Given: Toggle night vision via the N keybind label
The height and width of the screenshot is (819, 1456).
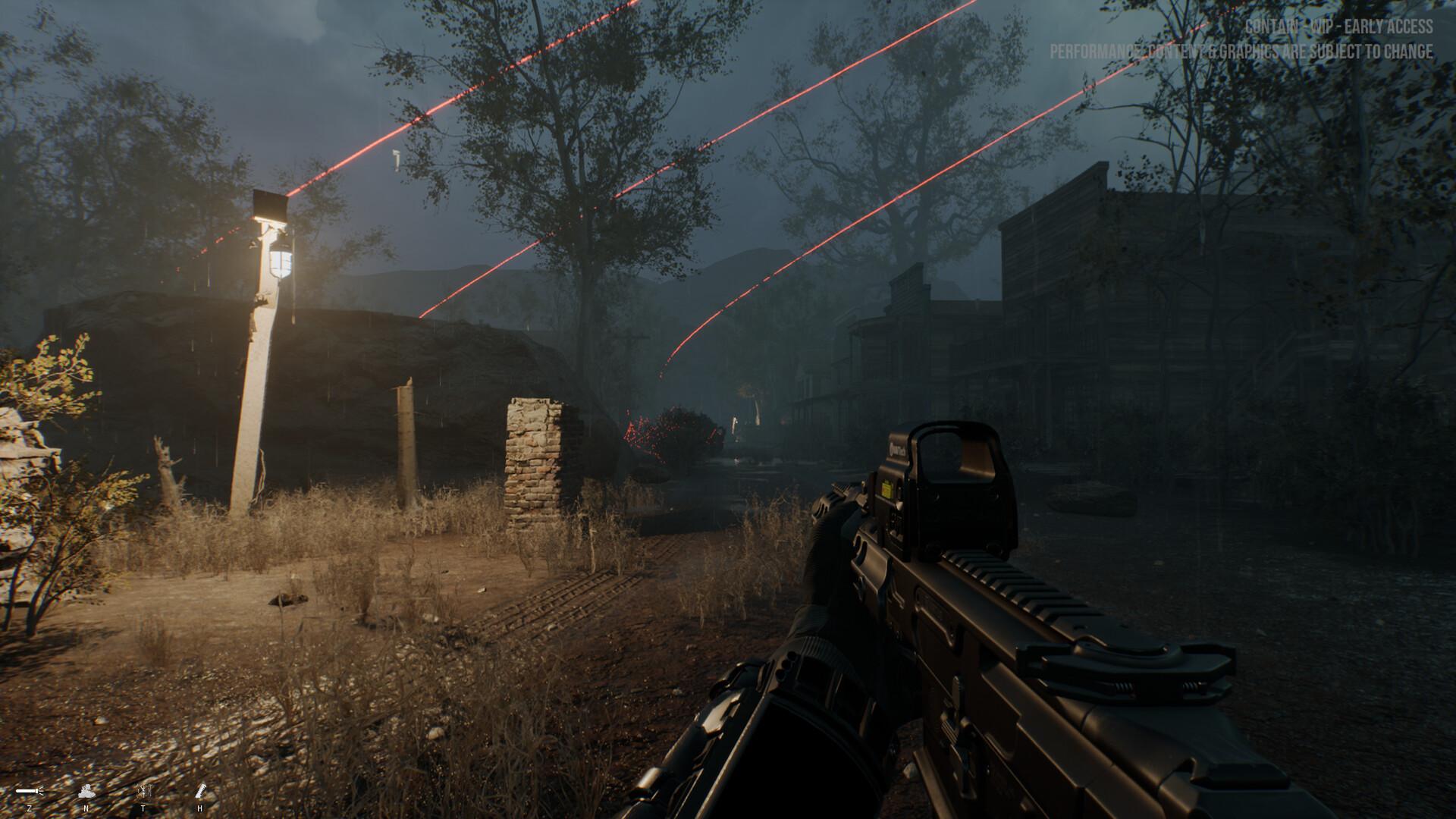Looking at the screenshot, I should click(x=86, y=808).
